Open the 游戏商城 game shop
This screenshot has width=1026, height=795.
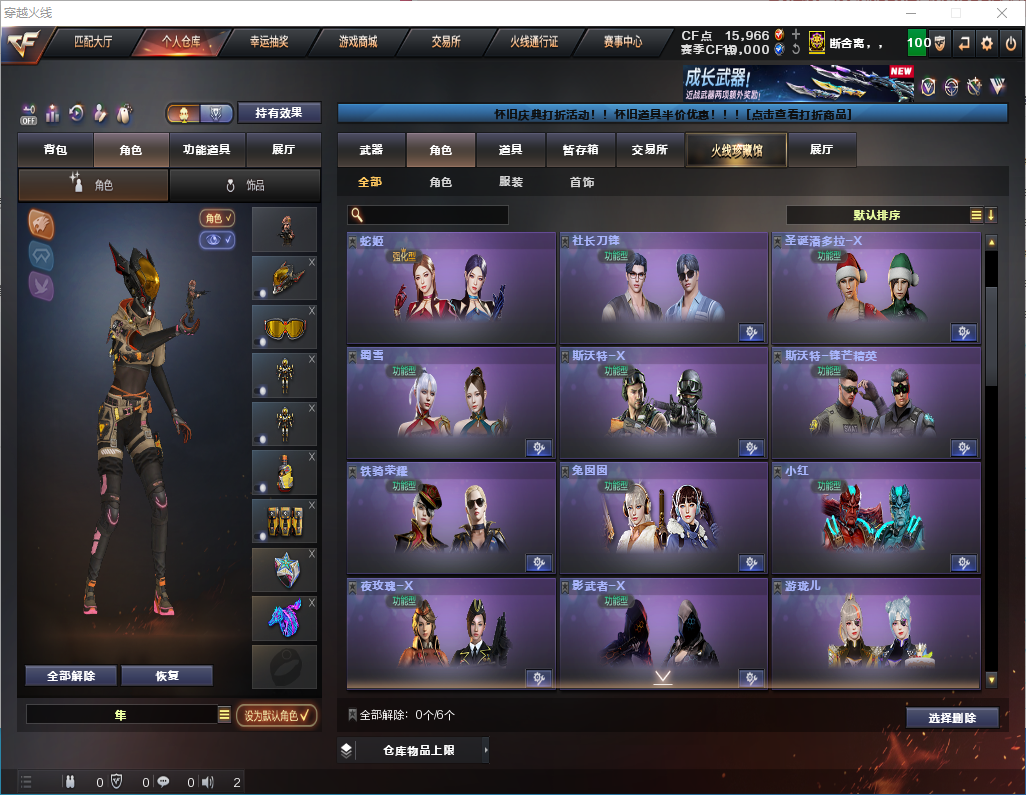[x=357, y=42]
